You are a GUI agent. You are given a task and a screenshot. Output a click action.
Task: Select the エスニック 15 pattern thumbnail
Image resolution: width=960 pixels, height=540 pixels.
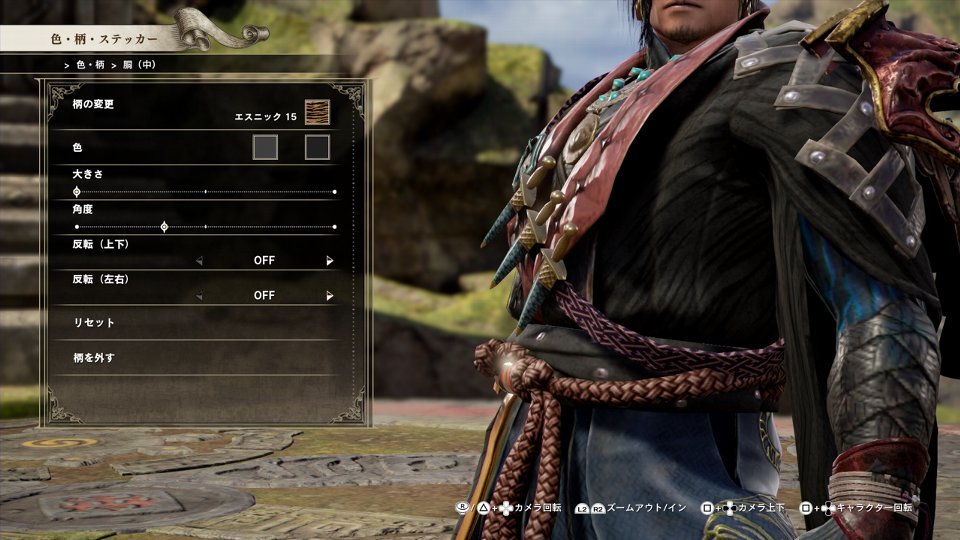[x=317, y=112]
